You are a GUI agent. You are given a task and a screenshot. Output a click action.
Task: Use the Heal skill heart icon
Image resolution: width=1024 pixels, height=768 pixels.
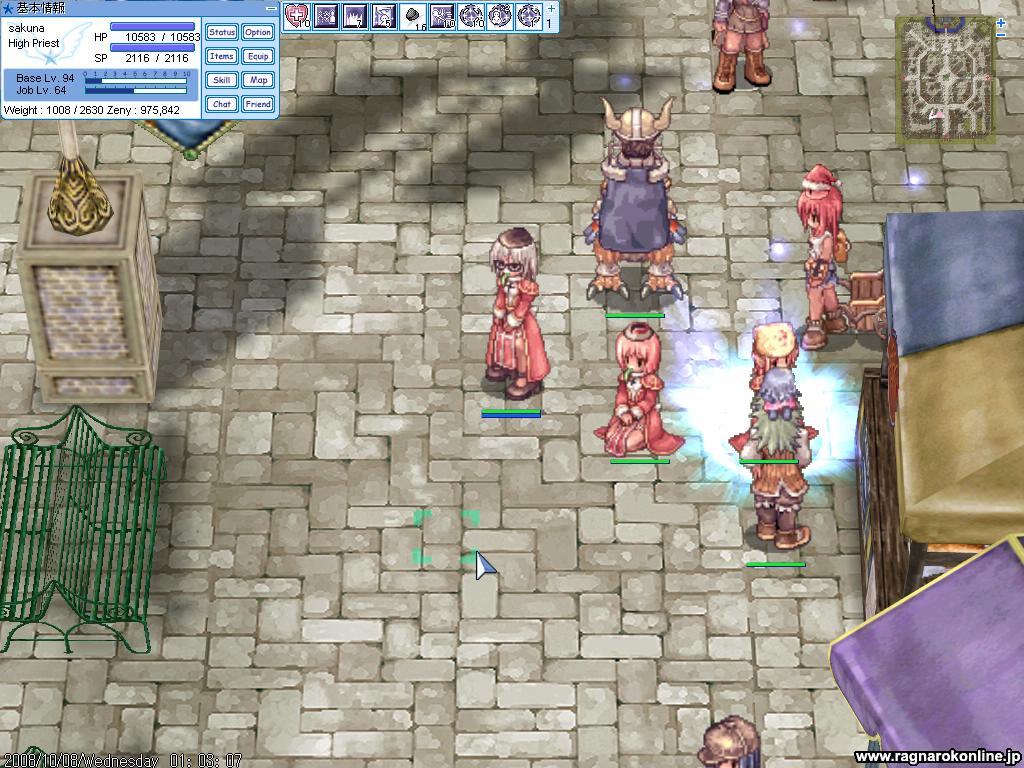pyautogui.click(x=297, y=16)
